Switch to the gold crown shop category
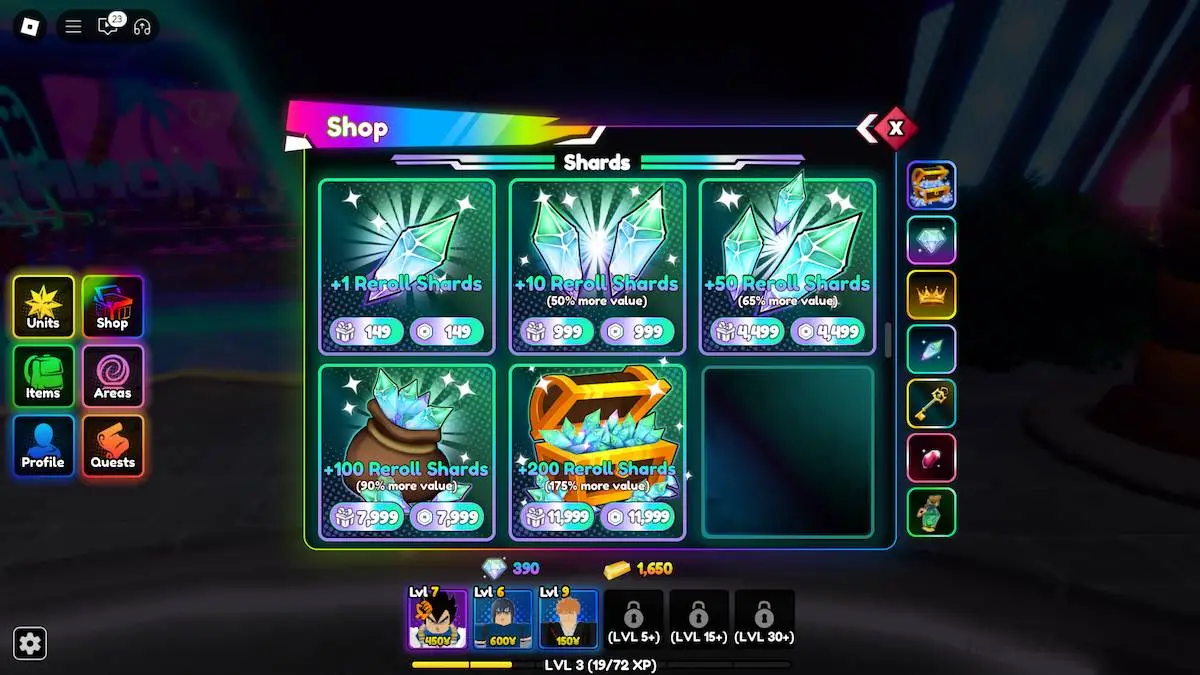The width and height of the screenshot is (1200, 675). pos(931,295)
